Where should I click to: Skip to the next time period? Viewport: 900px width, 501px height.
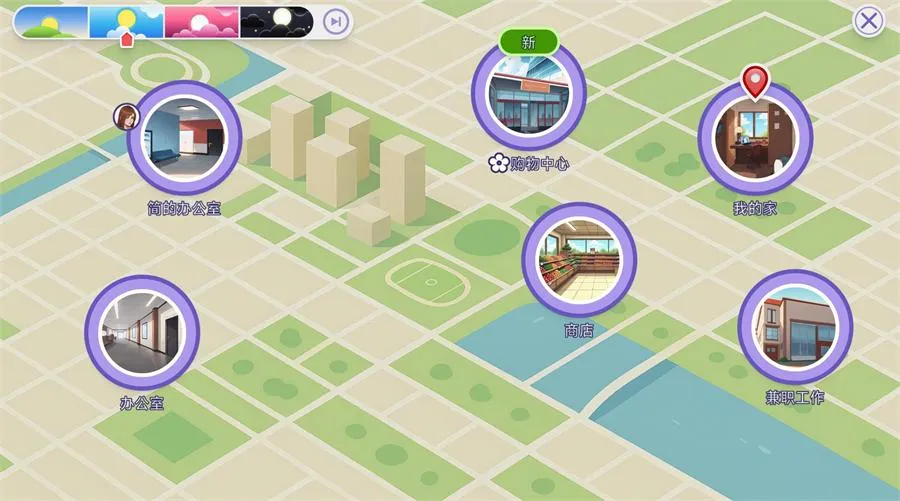click(x=337, y=21)
